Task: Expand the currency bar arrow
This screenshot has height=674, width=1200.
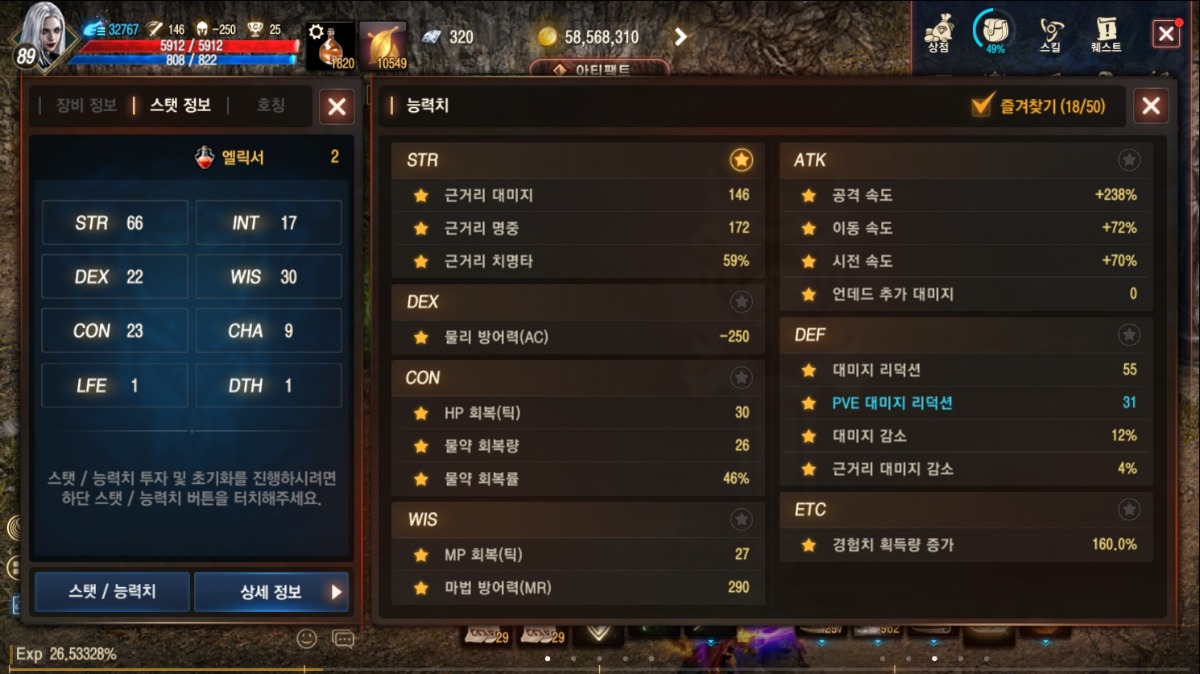Action: click(x=680, y=37)
